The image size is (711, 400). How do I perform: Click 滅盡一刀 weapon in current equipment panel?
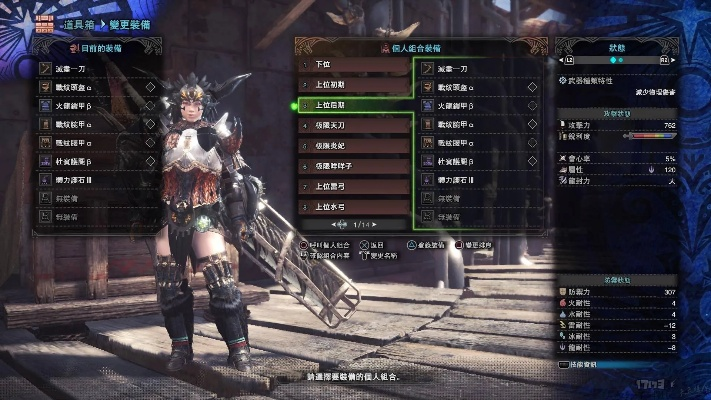point(95,68)
